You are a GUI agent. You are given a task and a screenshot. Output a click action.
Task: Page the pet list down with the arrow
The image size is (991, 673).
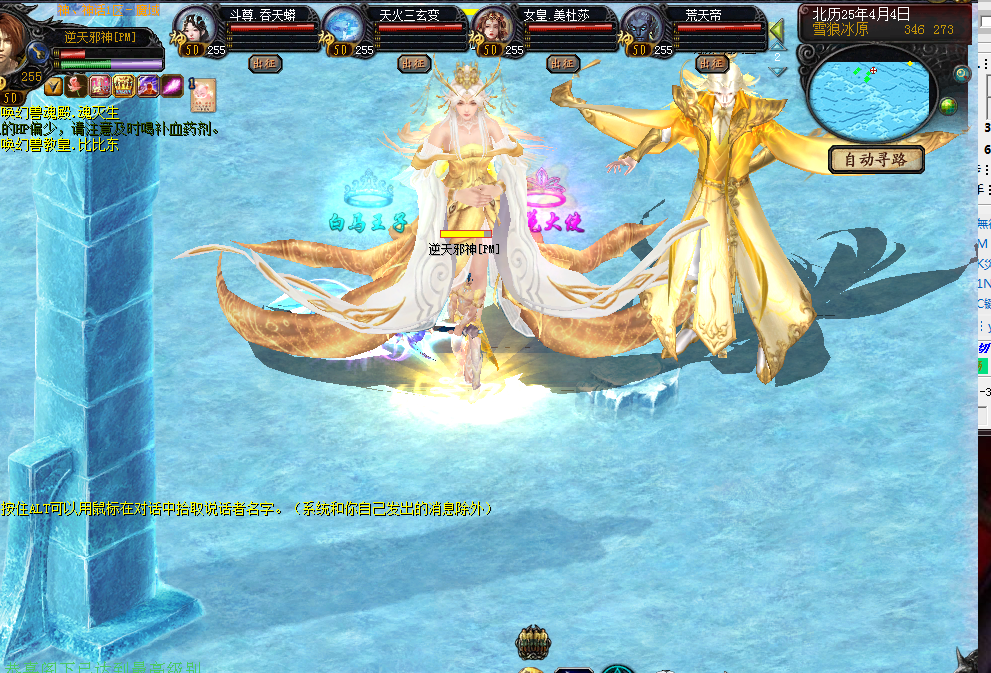(x=777, y=72)
